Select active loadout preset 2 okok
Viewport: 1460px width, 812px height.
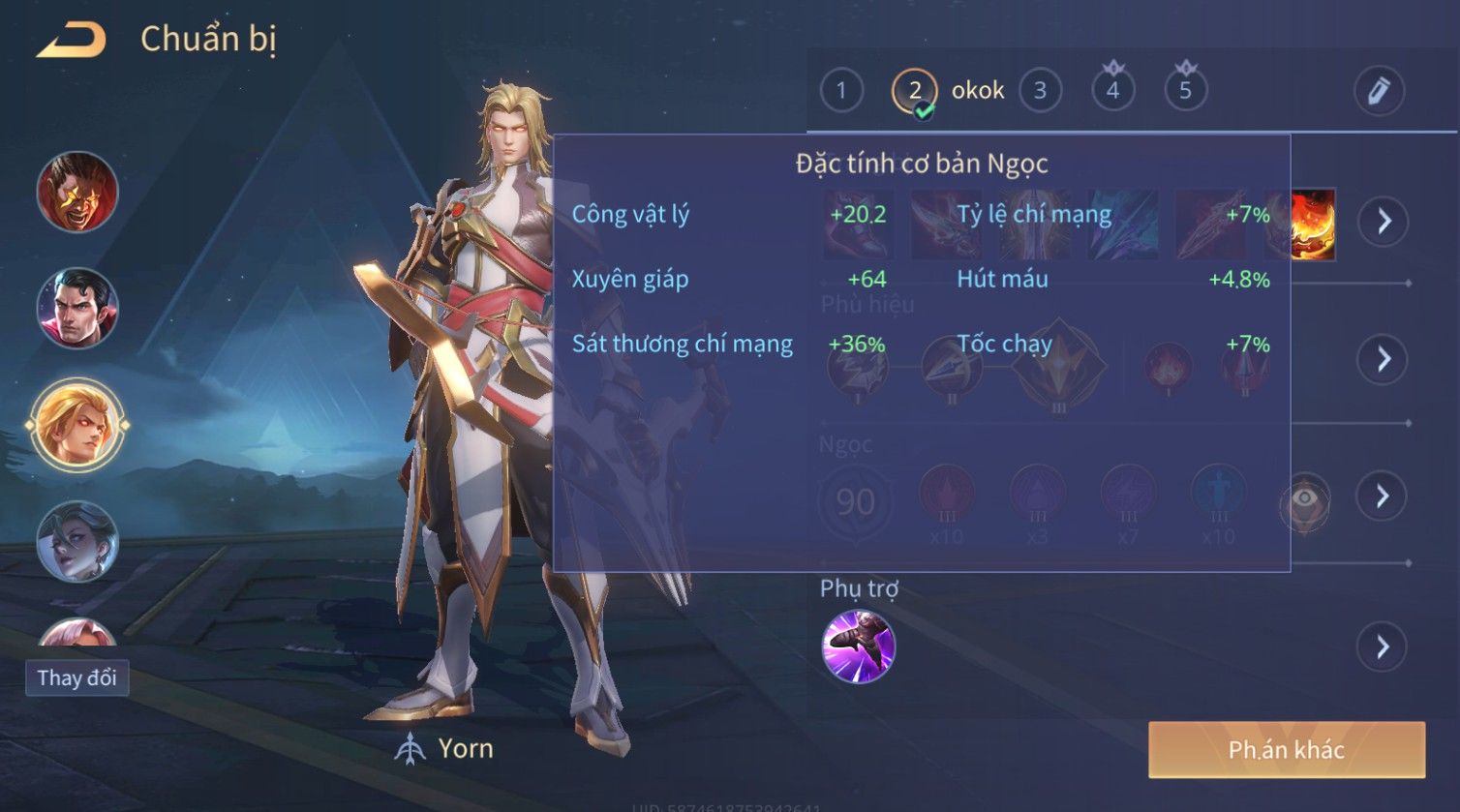915,91
